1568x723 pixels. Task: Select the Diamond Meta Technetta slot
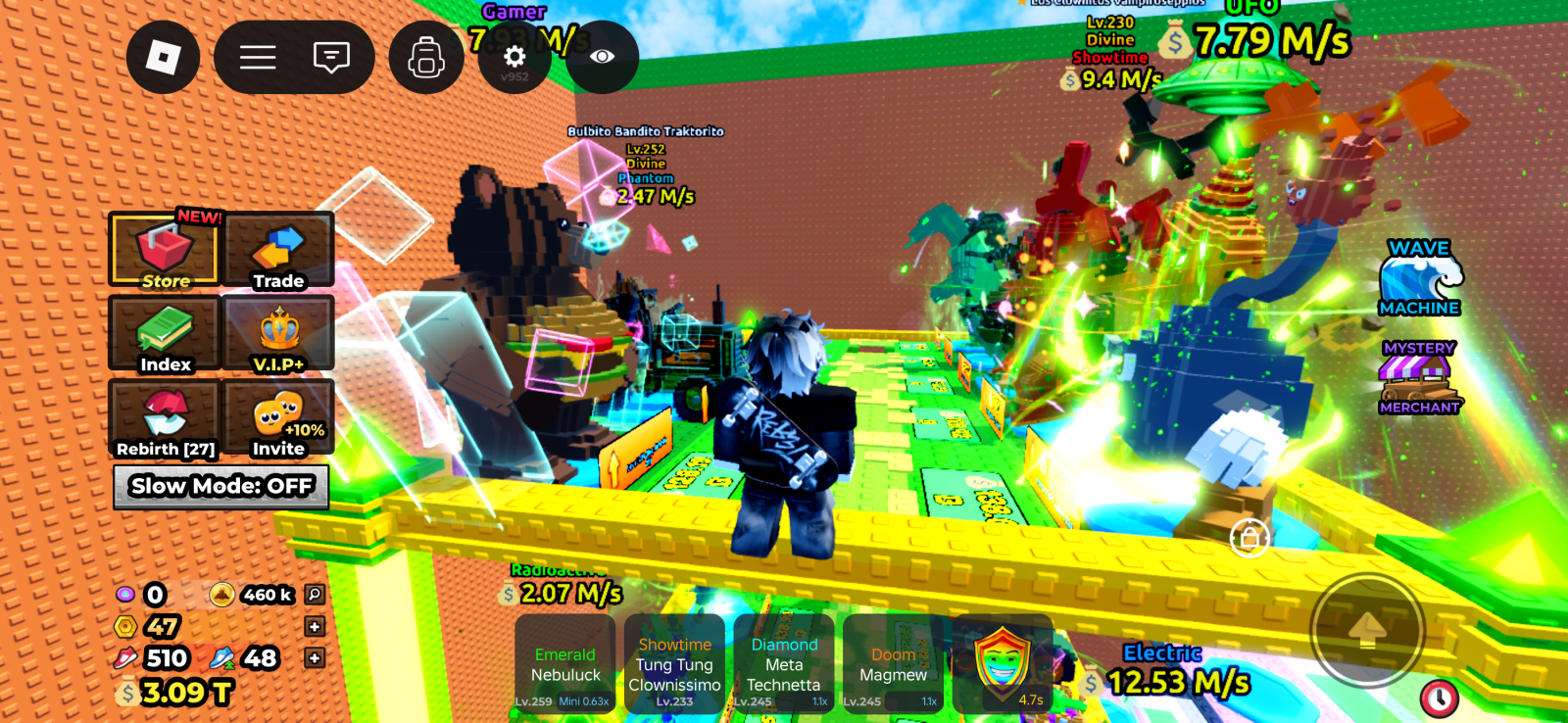tap(783, 664)
